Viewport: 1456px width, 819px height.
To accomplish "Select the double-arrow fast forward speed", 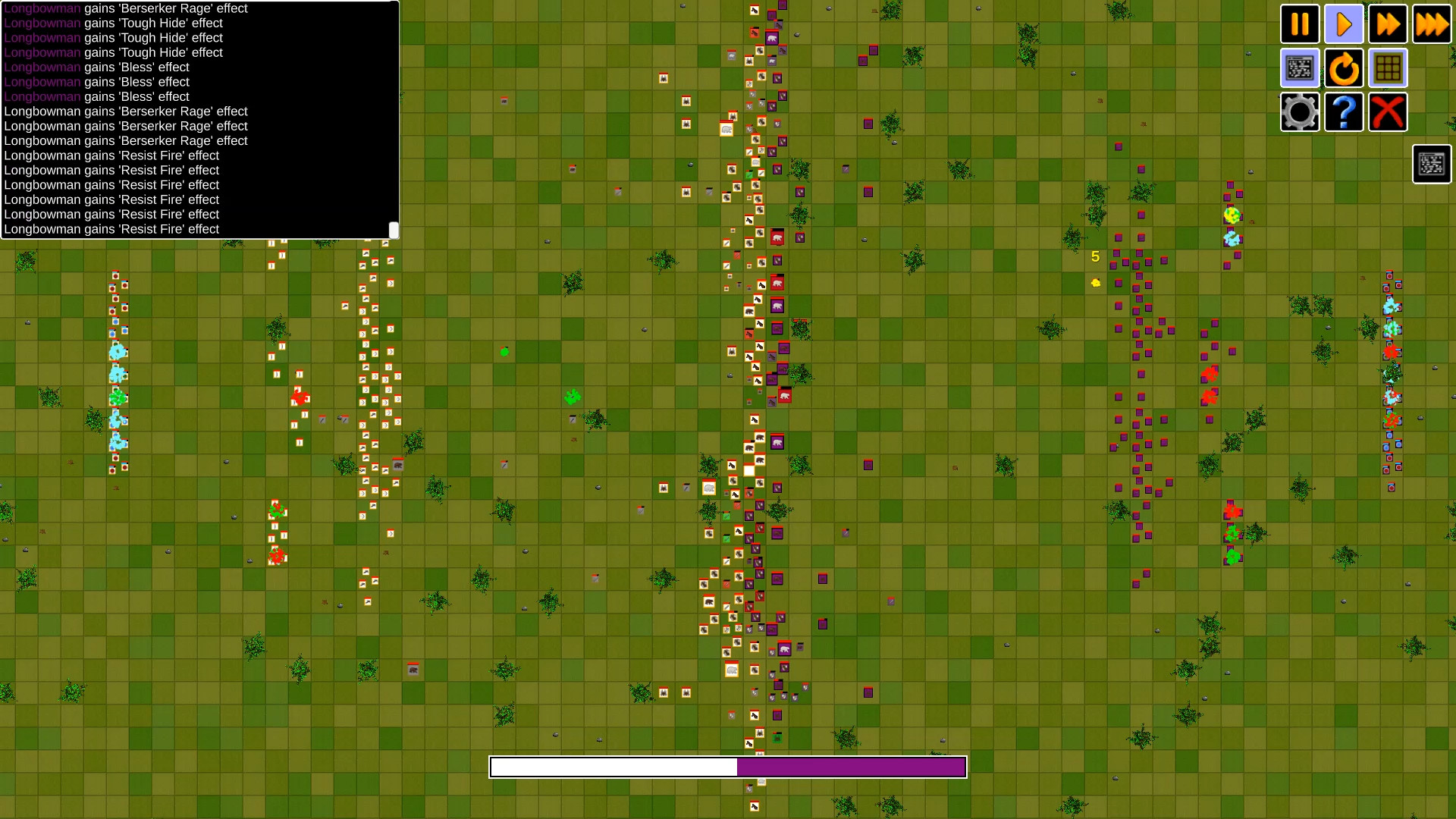I will (x=1388, y=24).
